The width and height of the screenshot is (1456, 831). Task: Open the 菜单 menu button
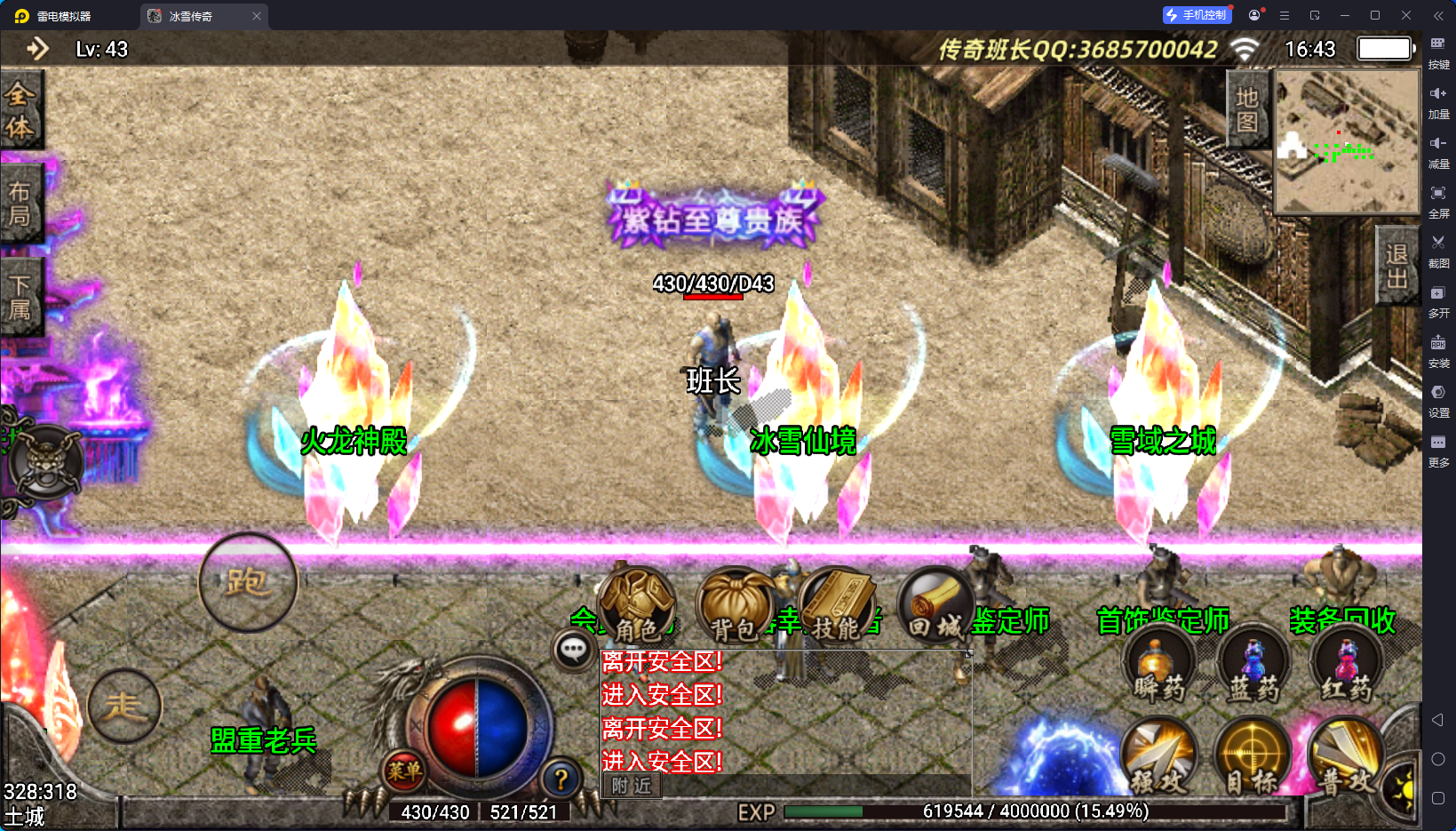coord(404,771)
